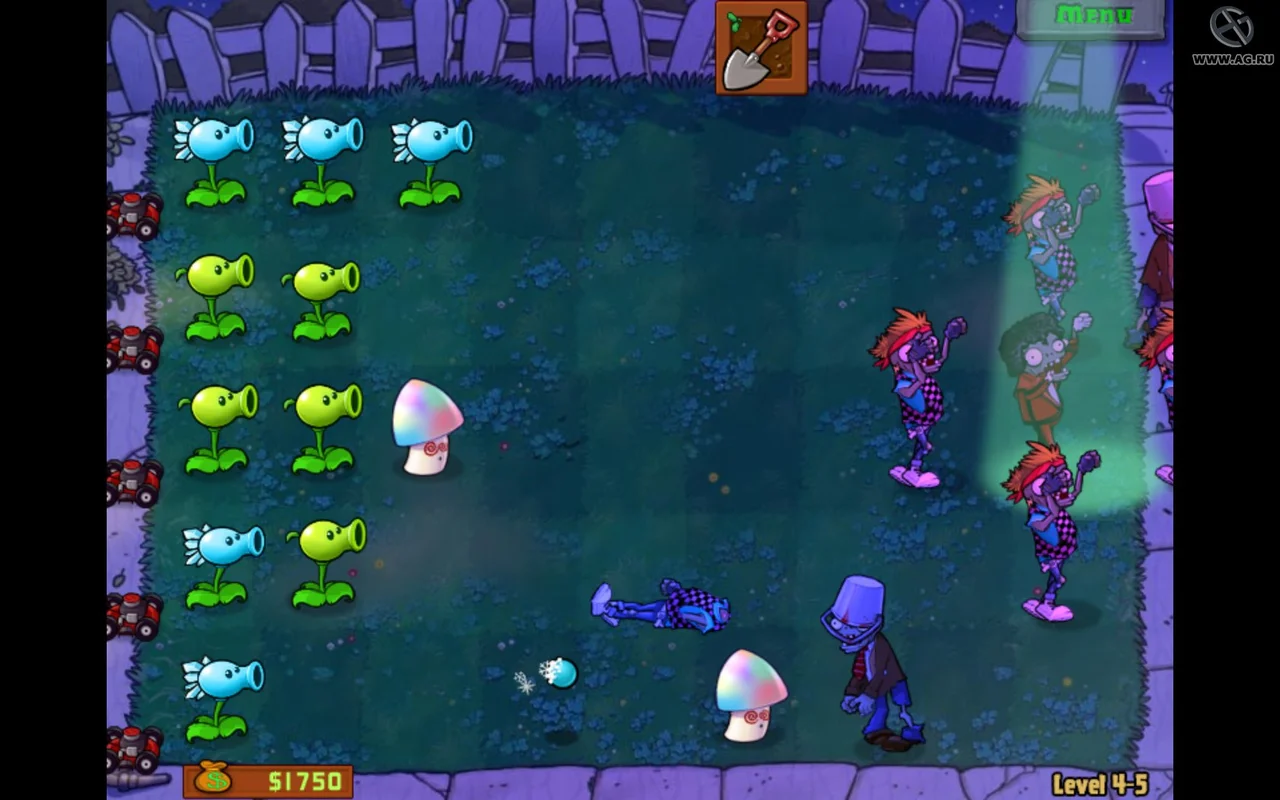Click the fallen zombie lying on the lawn
1280x800 pixels.
coord(665,605)
